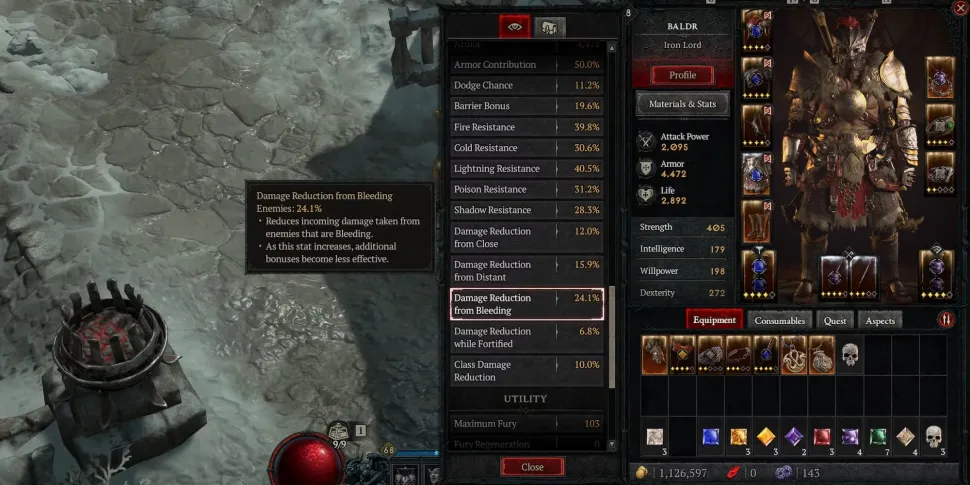The image size is (970, 485).
Task: Sort inventory with the red arrows button
Action: pos(945,320)
